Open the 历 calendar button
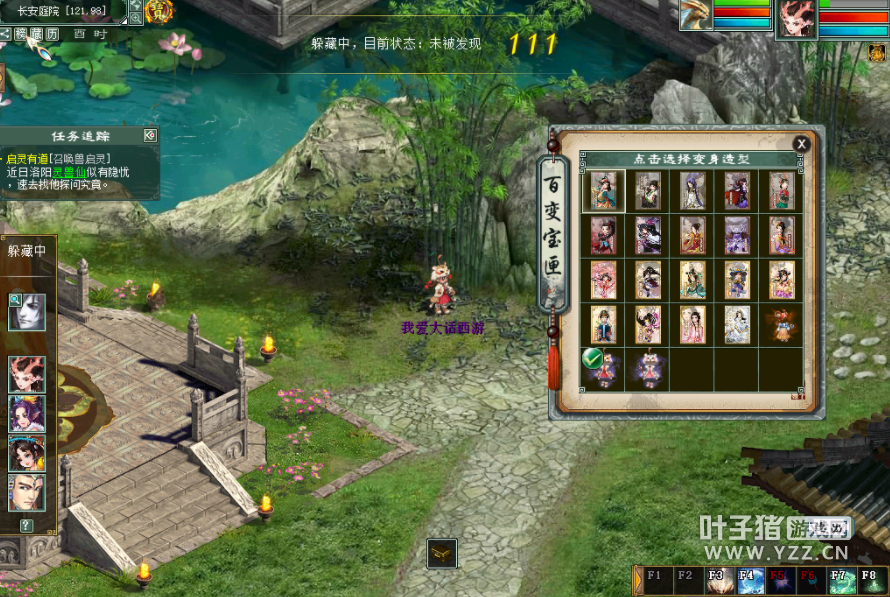This screenshot has height=597, width=890. [53, 34]
